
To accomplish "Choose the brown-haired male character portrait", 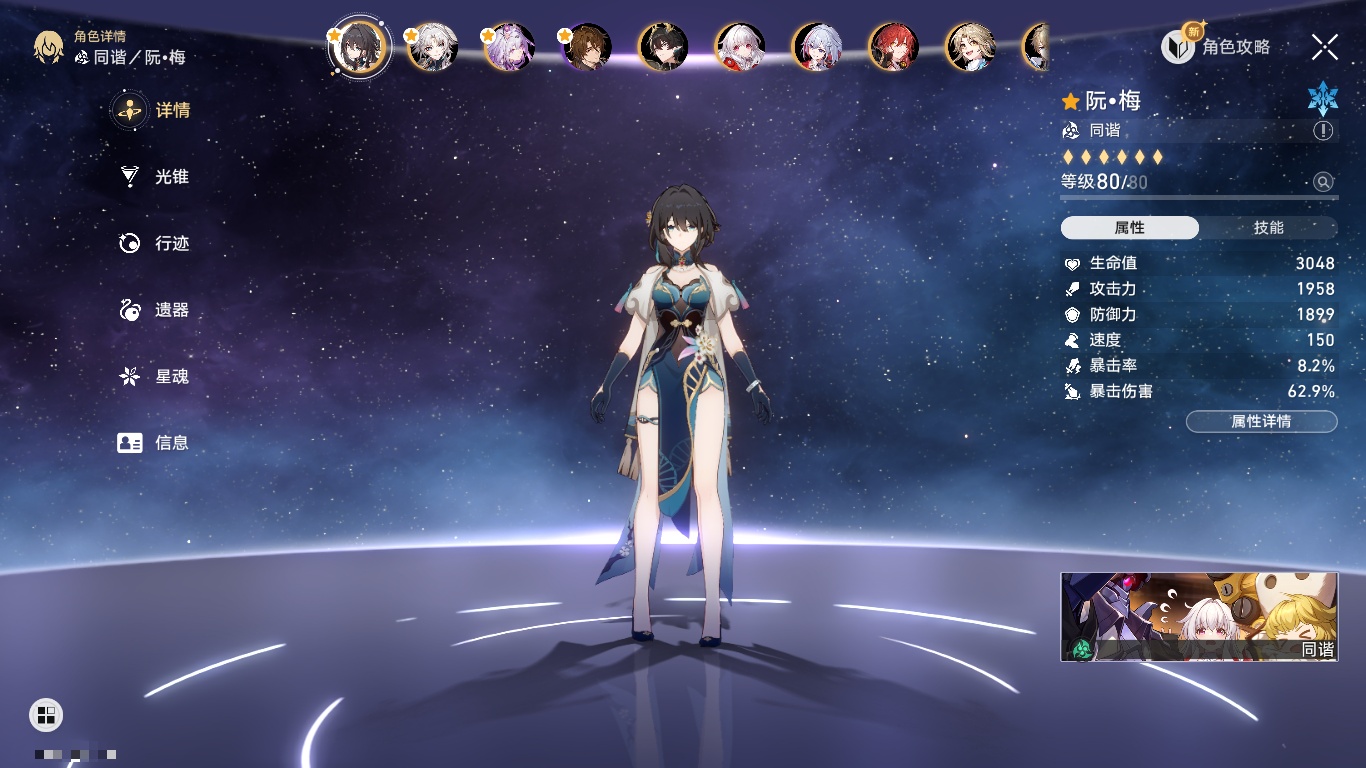I will [587, 47].
